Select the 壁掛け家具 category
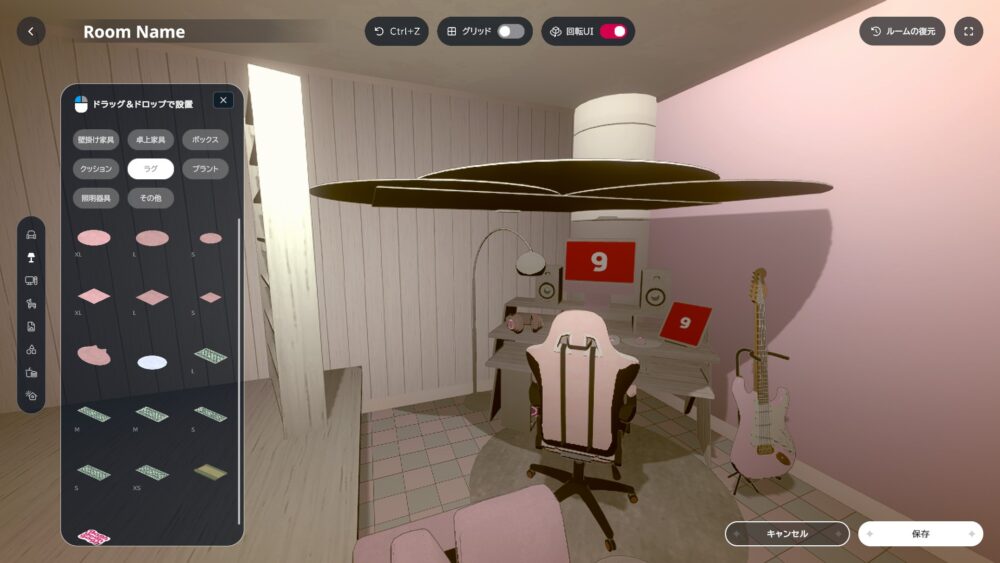 96,139
